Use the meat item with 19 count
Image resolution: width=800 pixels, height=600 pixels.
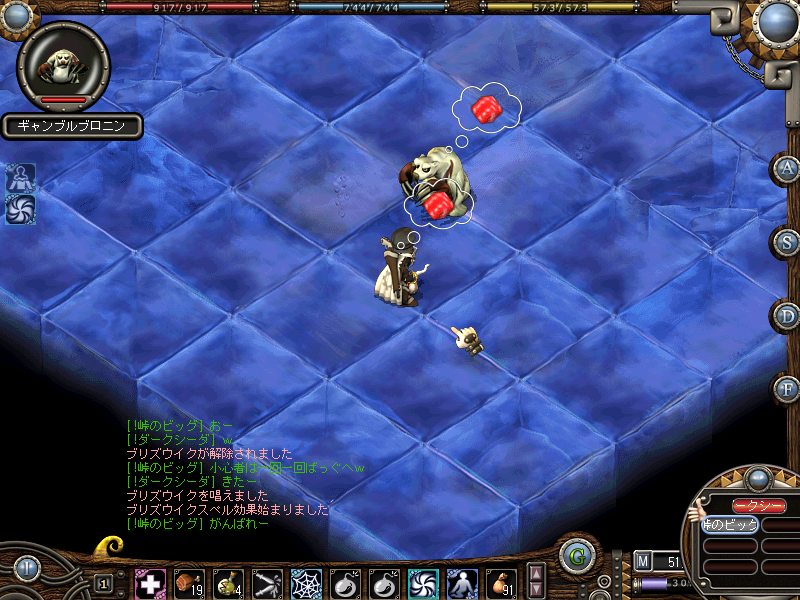[x=188, y=583]
